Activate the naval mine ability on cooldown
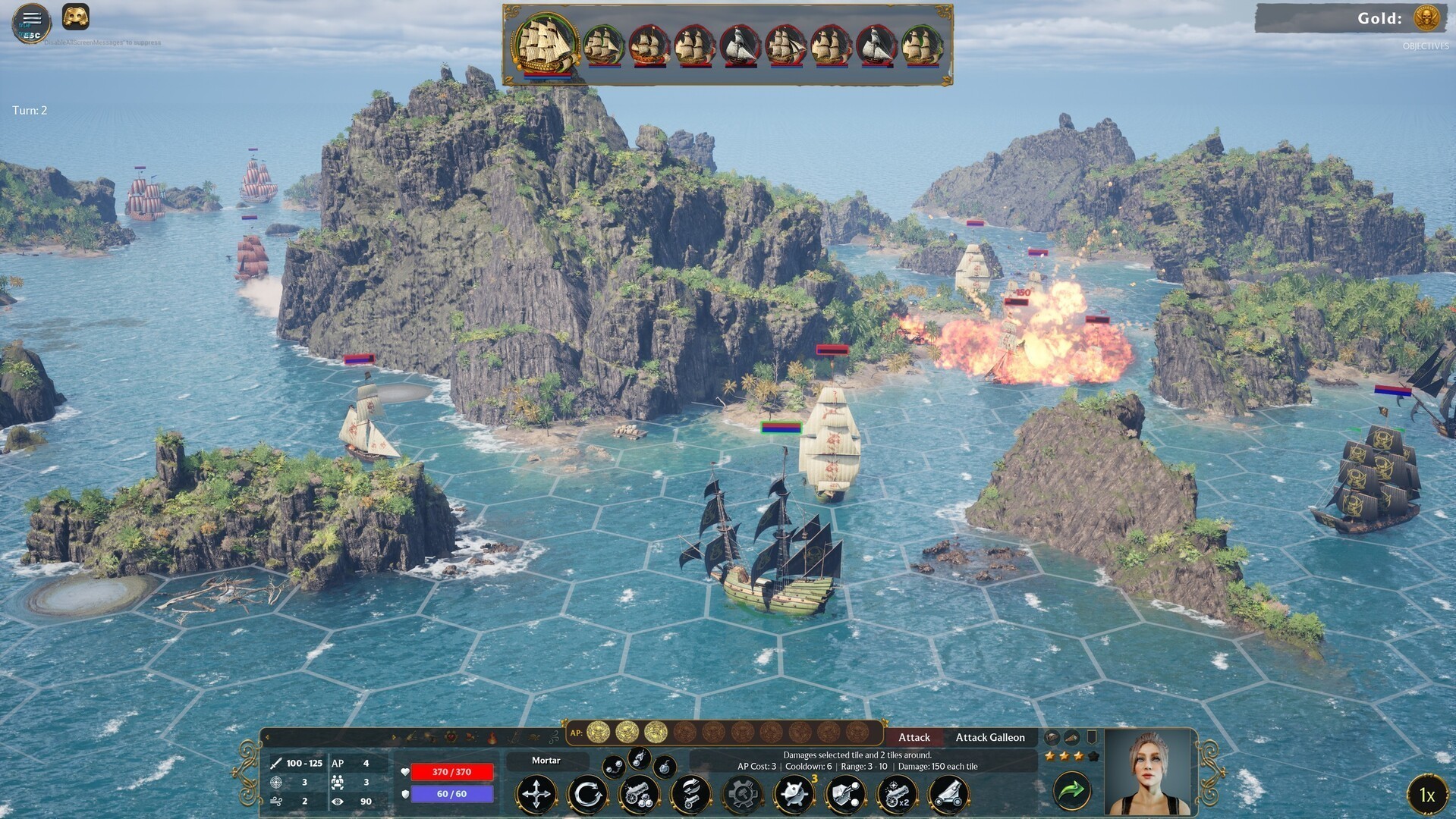Viewport: 1456px width, 819px height. click(x=794, y=794)
